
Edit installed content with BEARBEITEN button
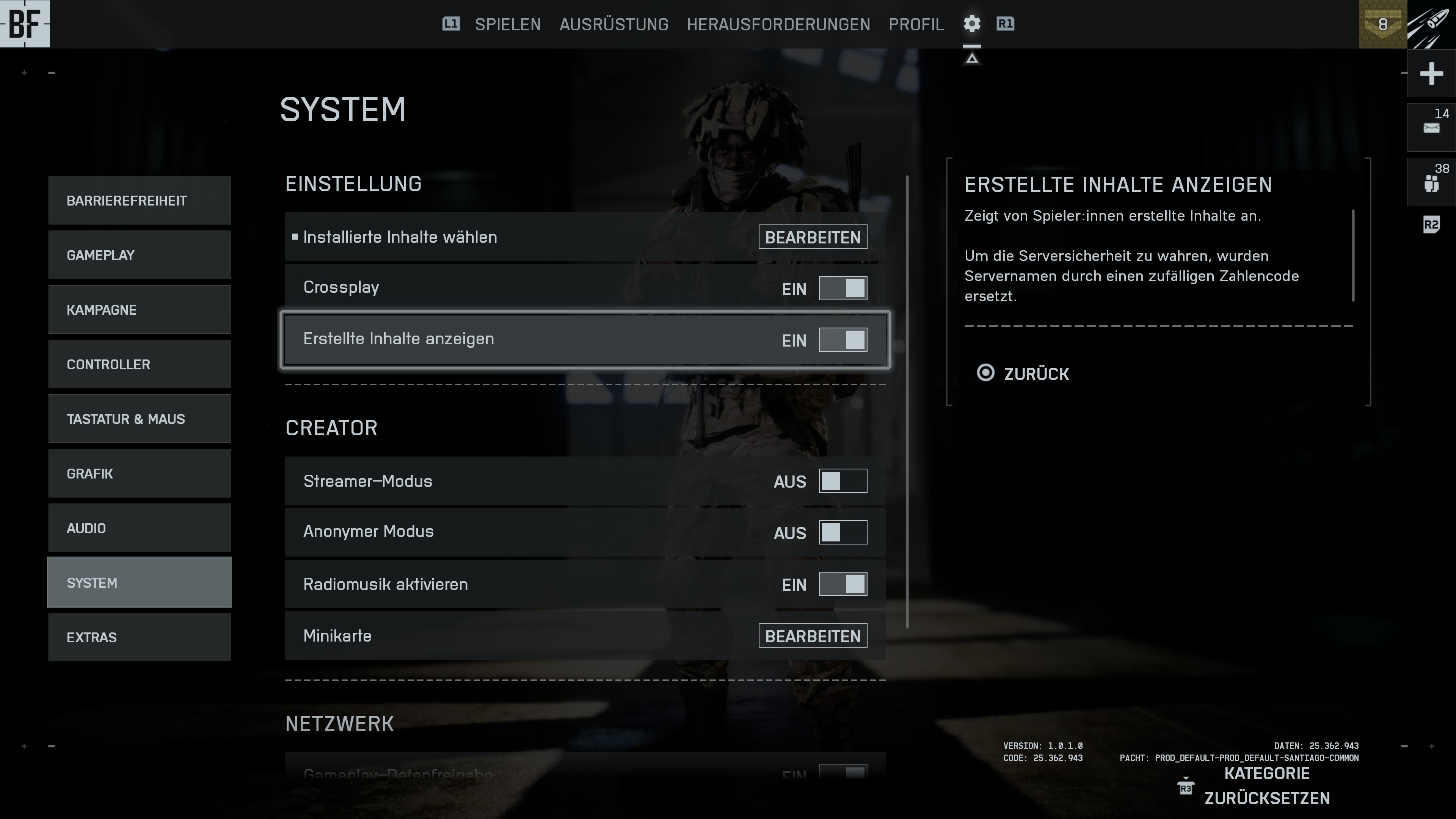pos(812,237)
